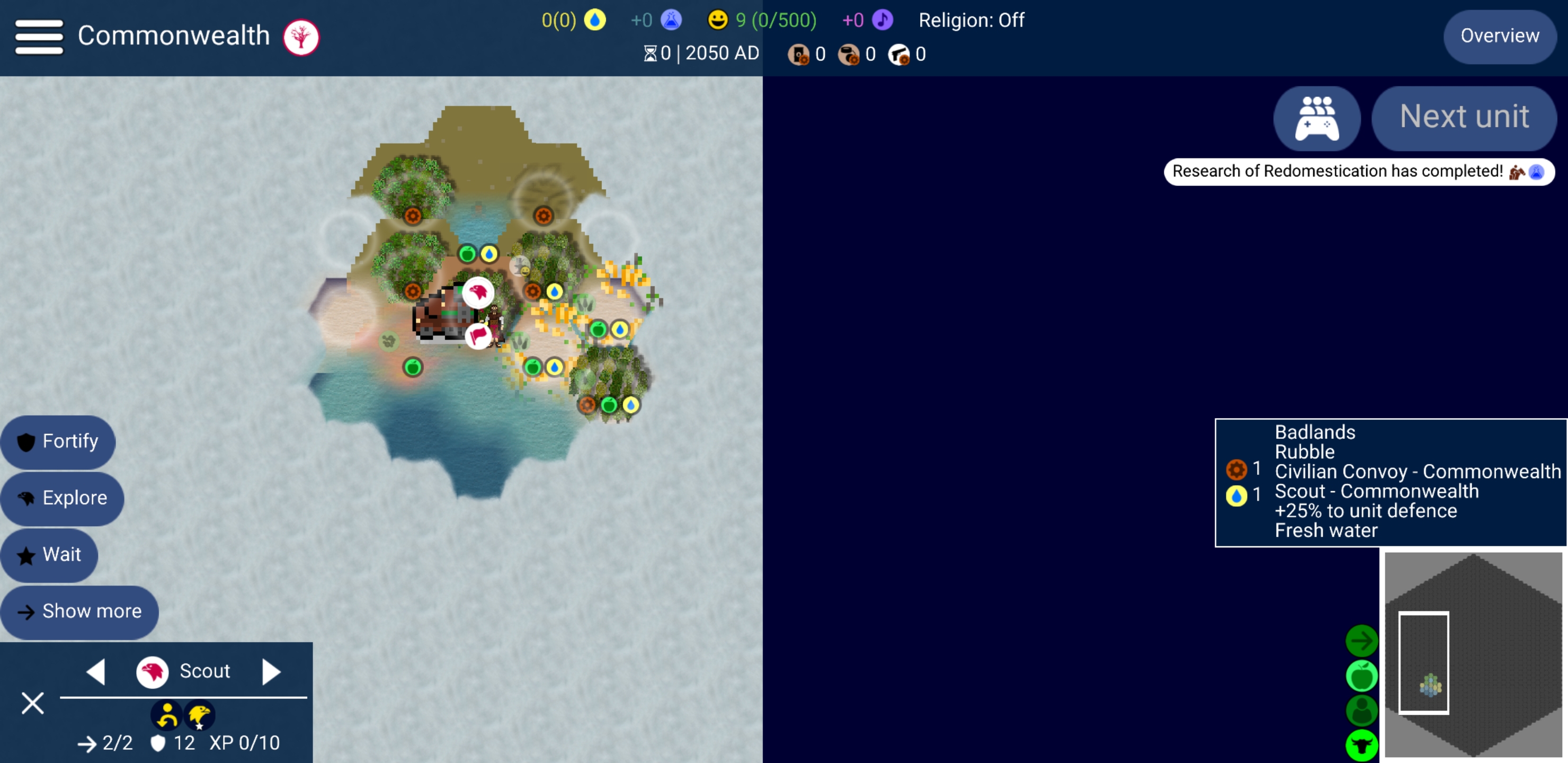The width and height of the screenshot is (1568, 763).
Task: Order the Scout to Fortify
Action: 58,441
